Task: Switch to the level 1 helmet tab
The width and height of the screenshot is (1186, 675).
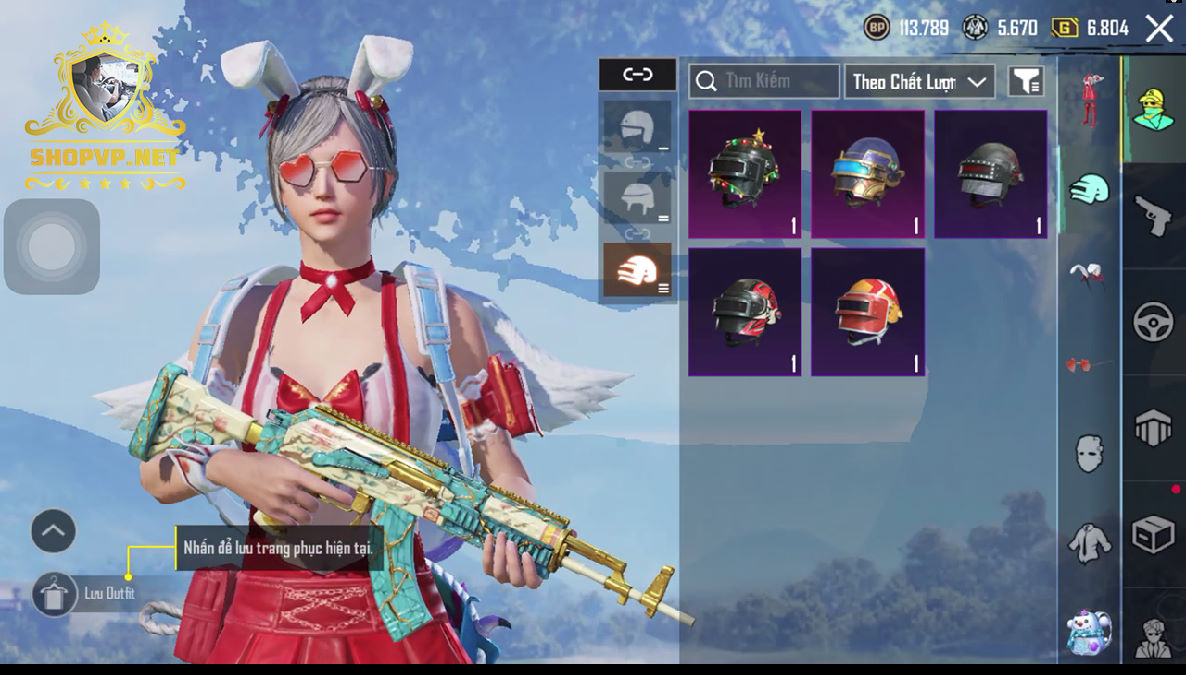Action: pyautogui.click(x=637, y=127)
